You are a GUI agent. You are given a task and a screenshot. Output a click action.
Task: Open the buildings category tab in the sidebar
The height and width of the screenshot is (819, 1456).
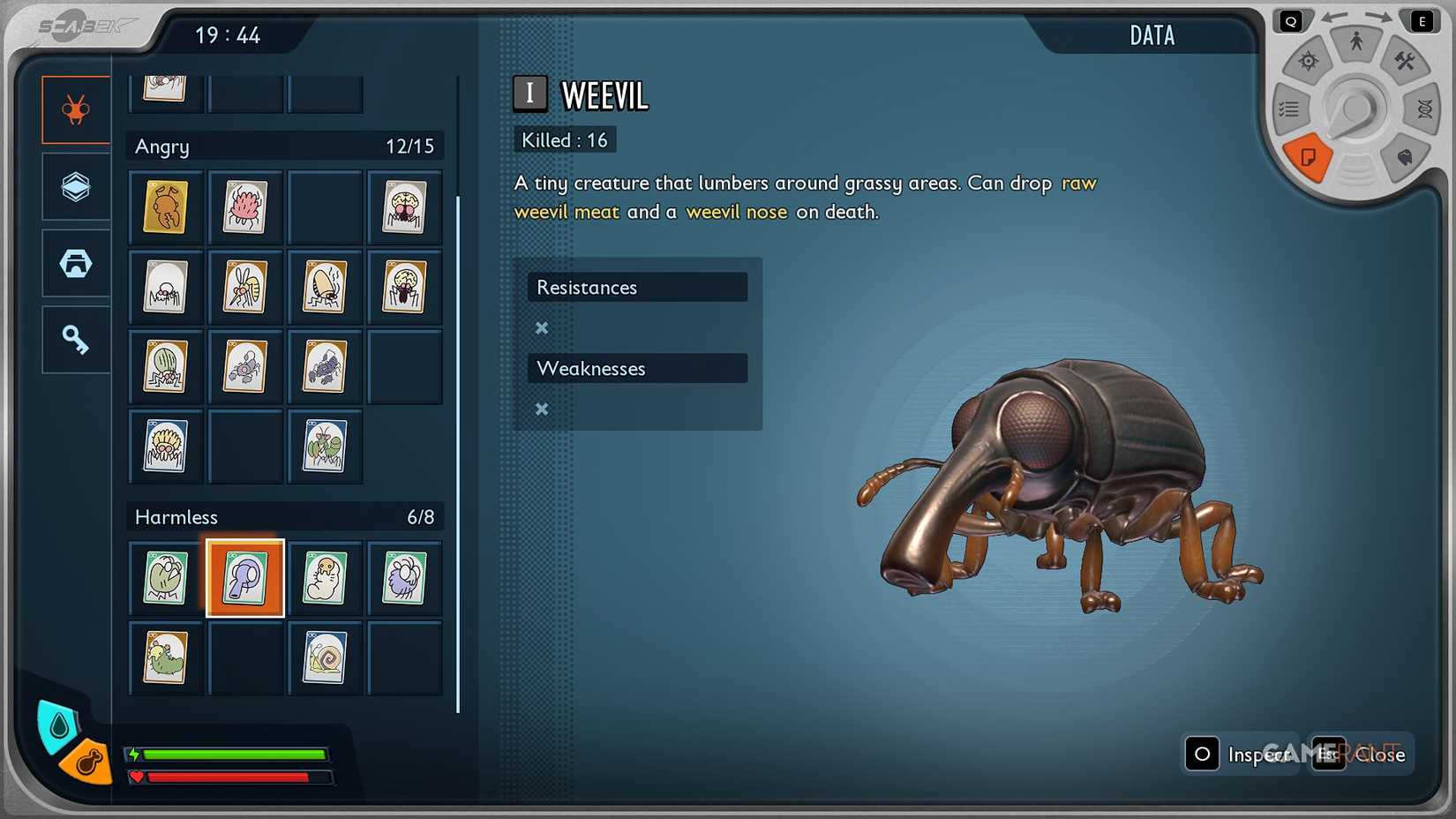[x=75, y=263]
